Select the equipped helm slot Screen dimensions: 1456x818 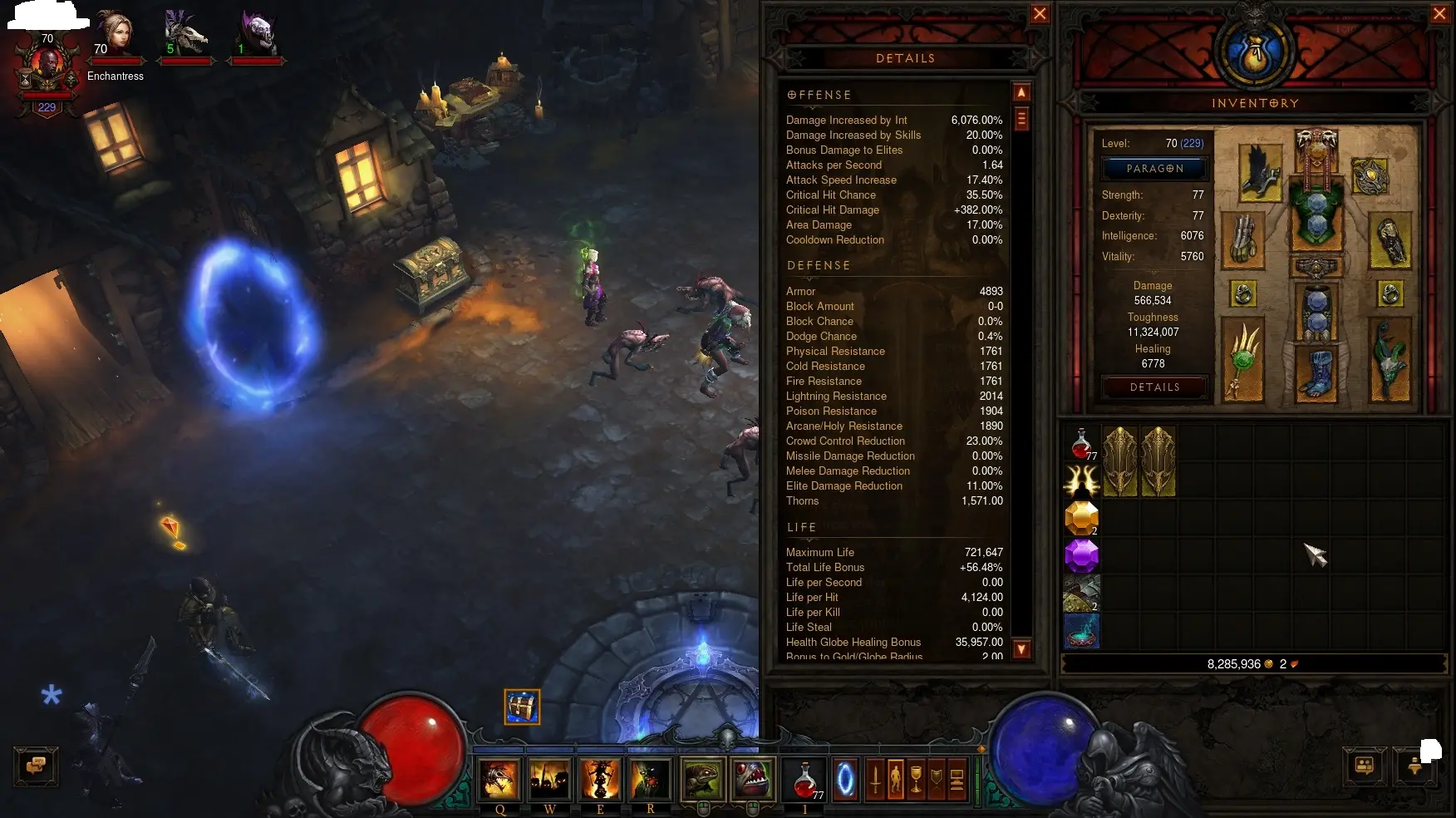[1316, 149]
